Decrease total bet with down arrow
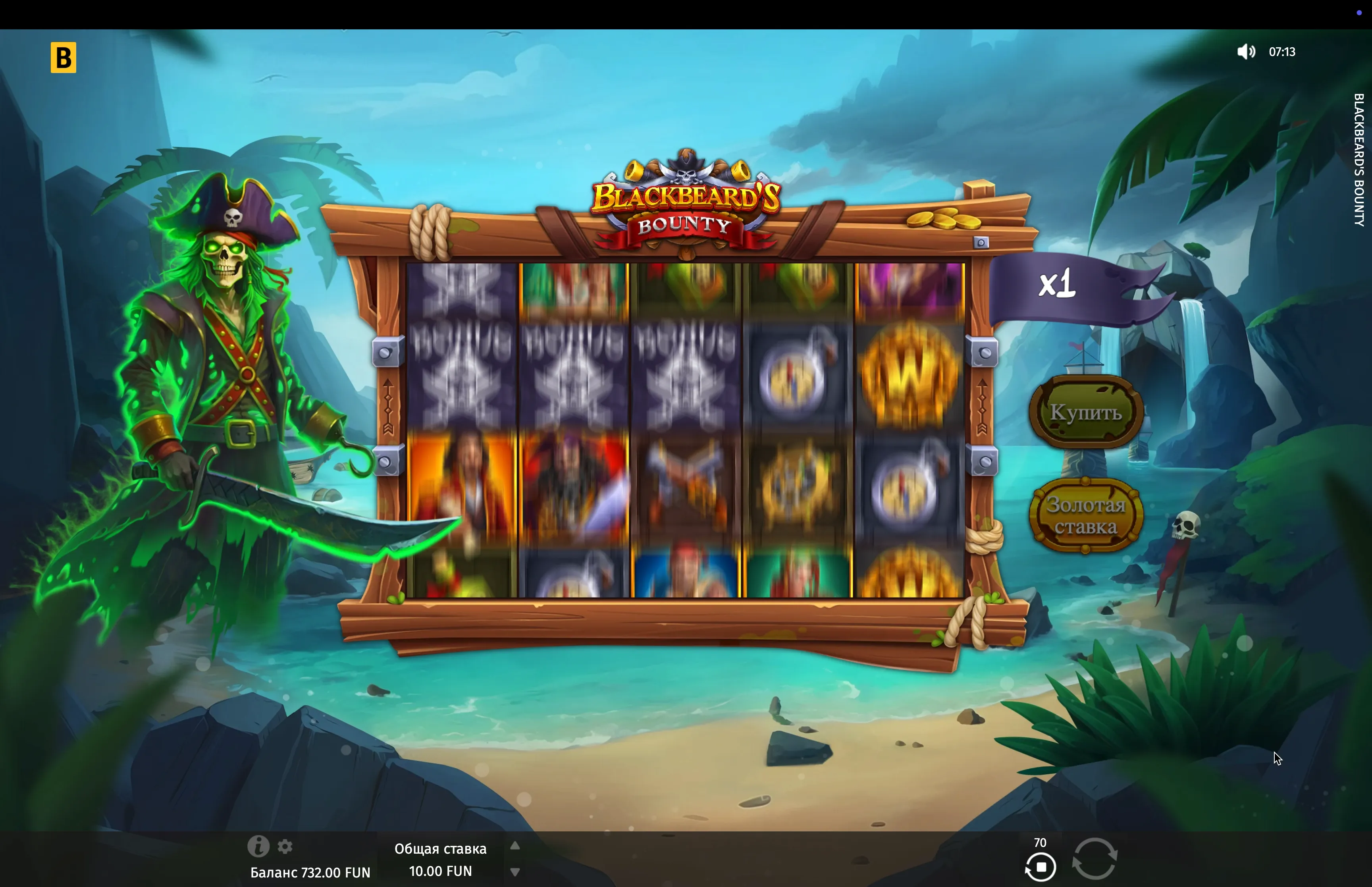Image resolution: width=1372 pixels, height=887 pixels. tap(515, 872)
